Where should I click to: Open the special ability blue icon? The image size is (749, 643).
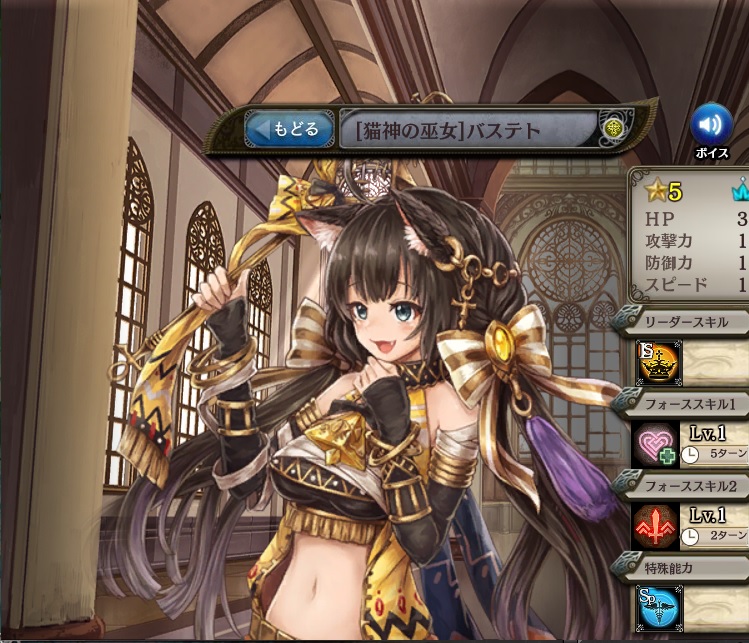point(657,607)
